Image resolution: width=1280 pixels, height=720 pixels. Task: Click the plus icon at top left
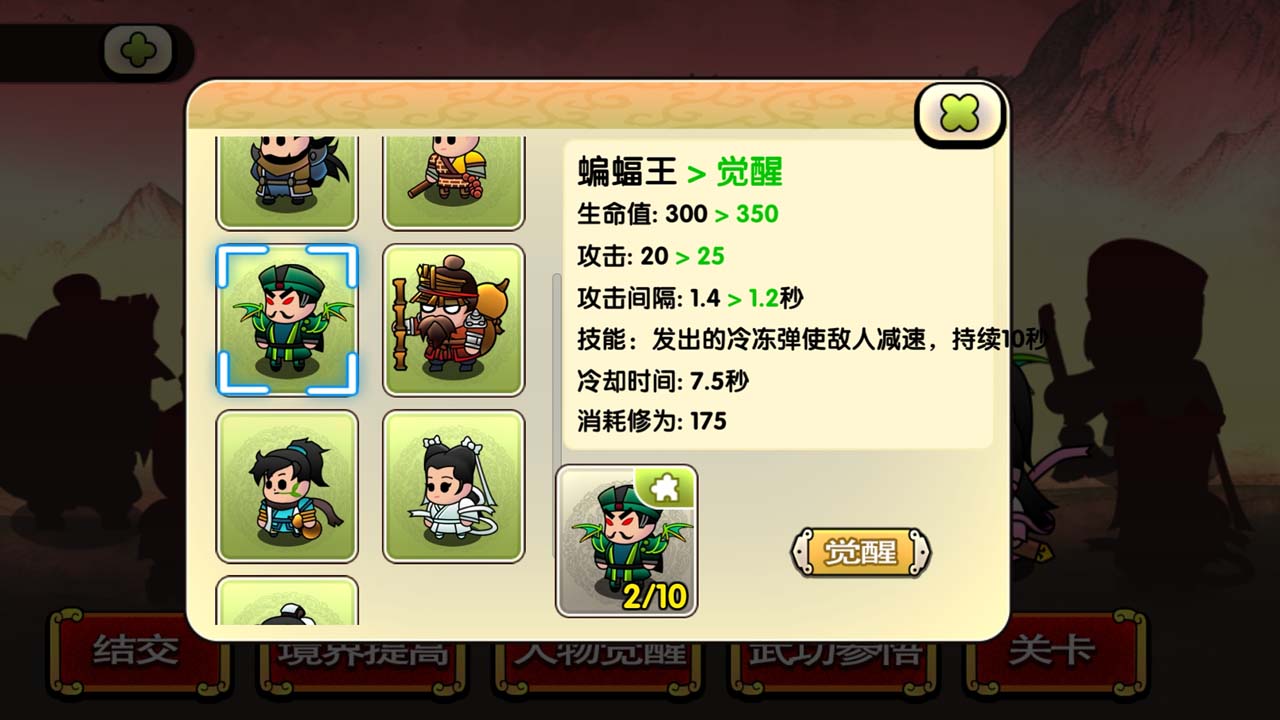click(138, 48)
